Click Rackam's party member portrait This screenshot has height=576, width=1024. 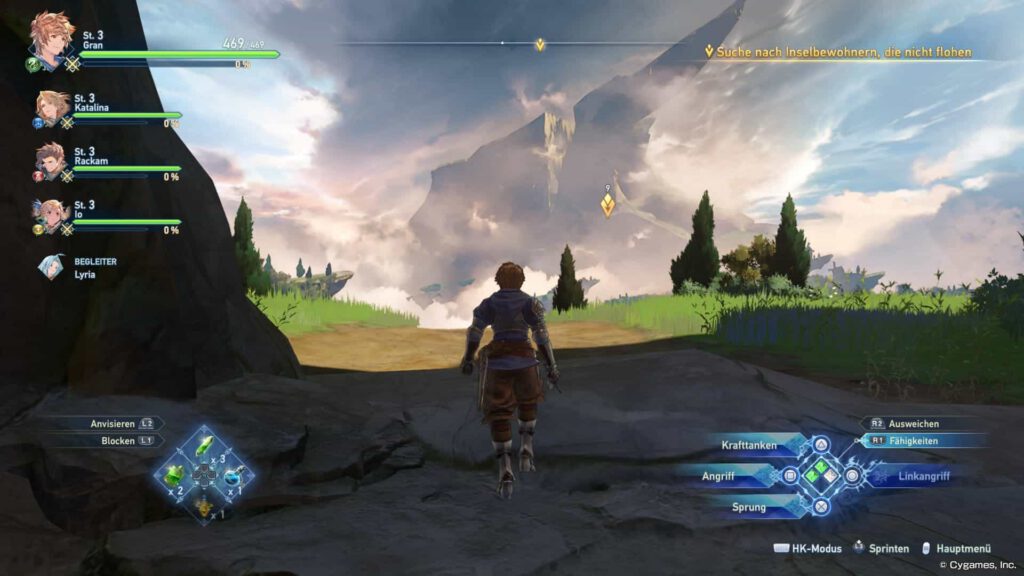[x=51, y=158]
